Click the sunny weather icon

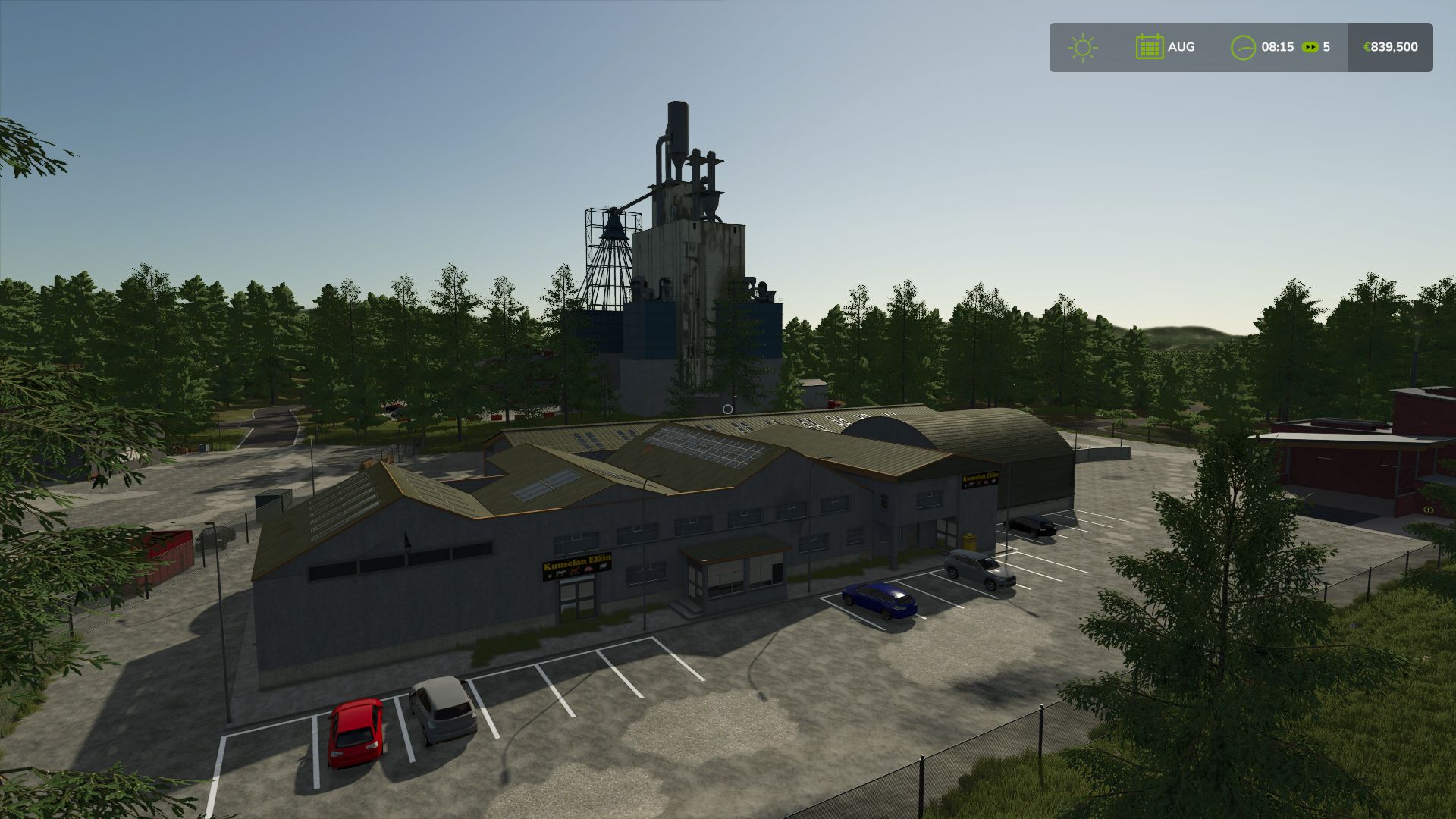click(1082, 47)
